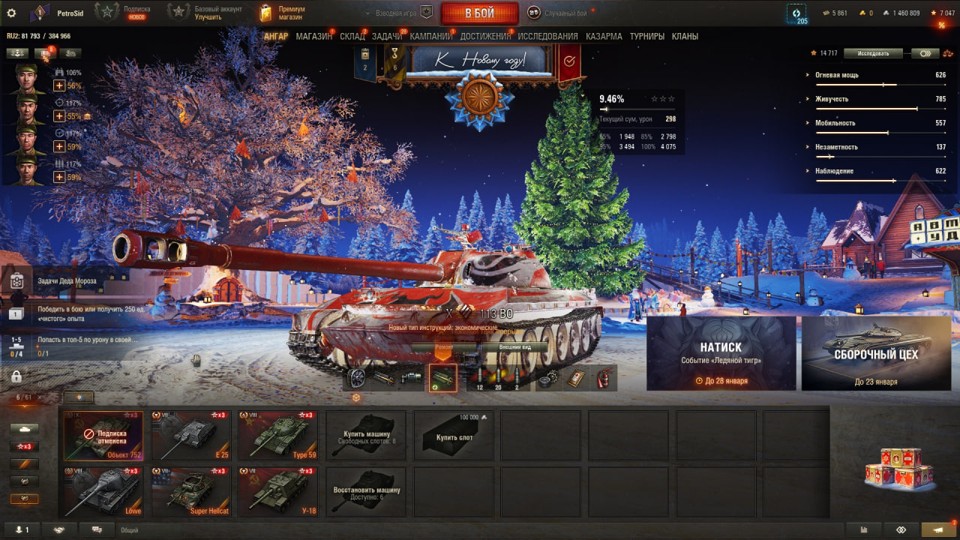
Task: Switch to the СКЛАД tab
Action: pyautogui.click(x=352, y=37)
